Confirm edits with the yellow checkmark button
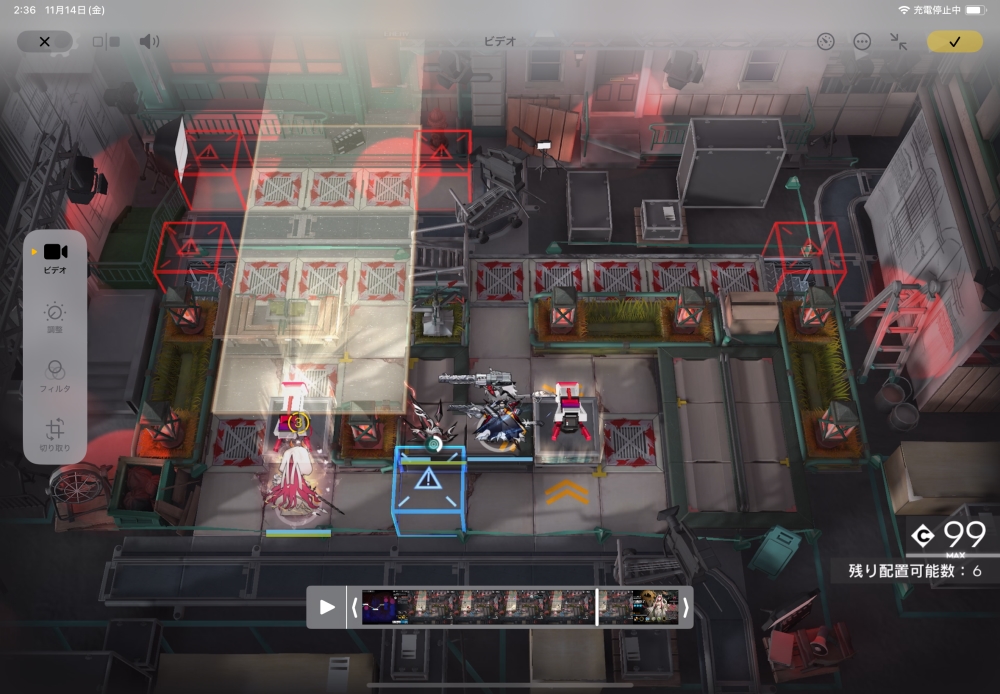Screen dimensions: 1000x694 pyautogui.click(x=954, y=41)
